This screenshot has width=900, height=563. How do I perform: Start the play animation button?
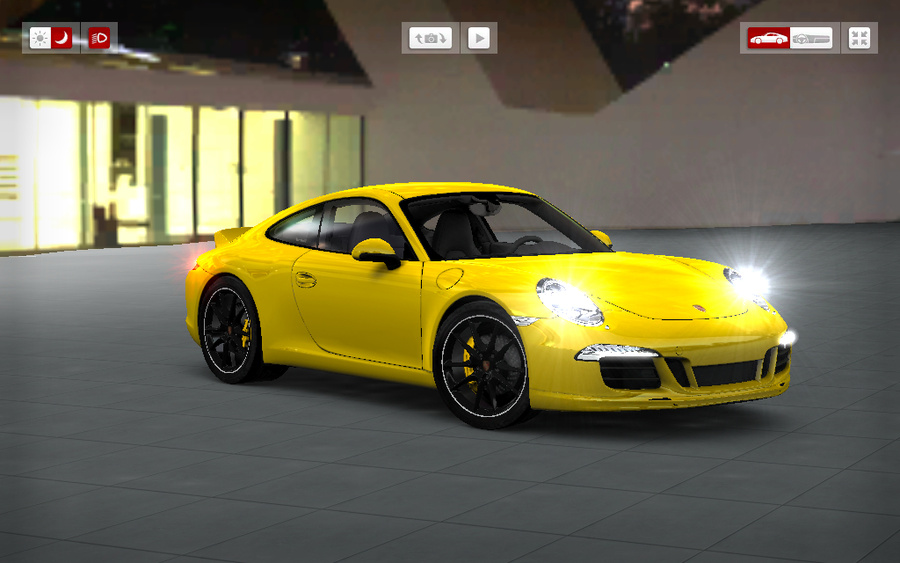coord(479,38)
